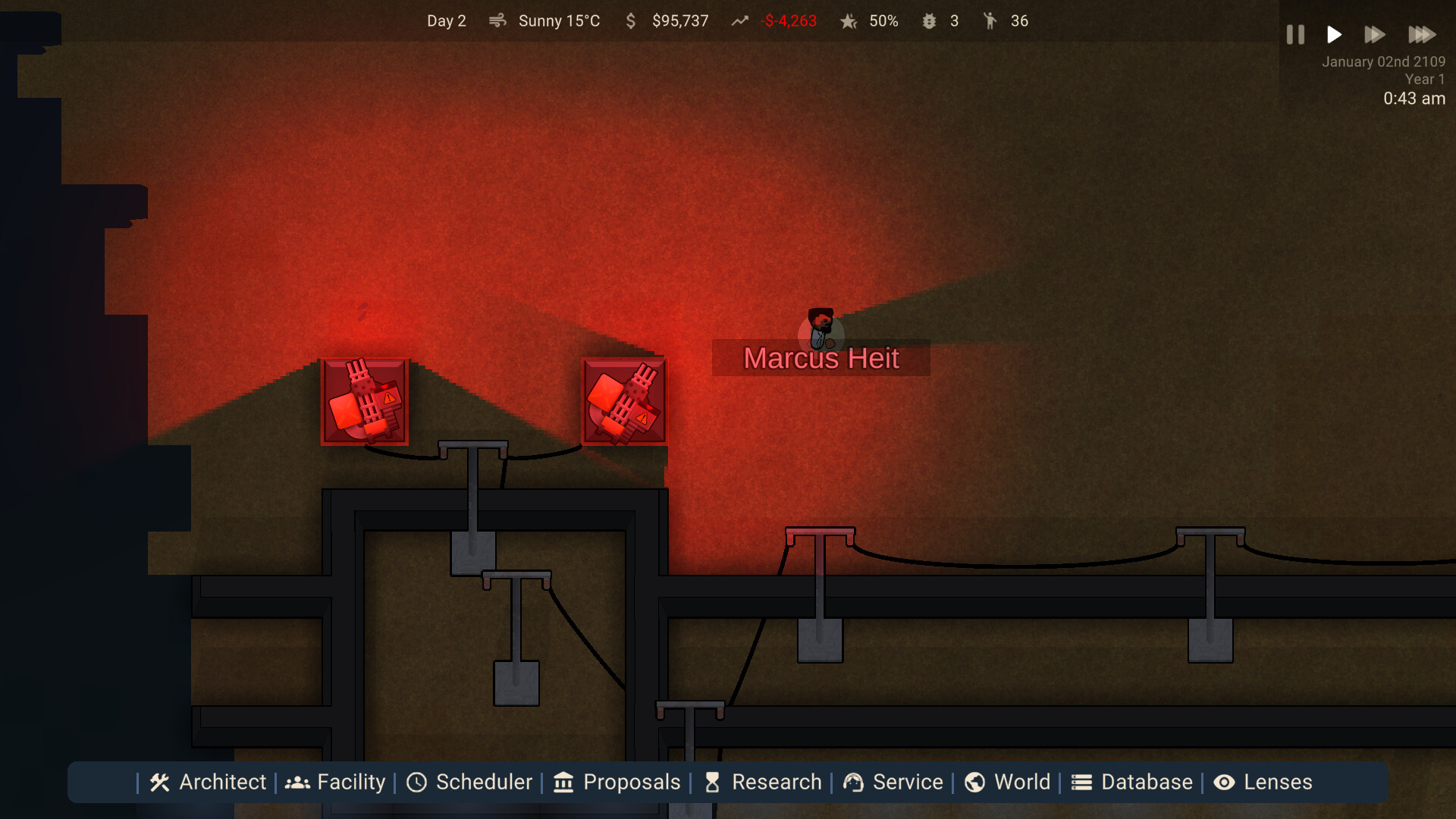Viewport: 1456px width, 819px height.
Task: Pause the game simulation
Action: coord(1295,34)
